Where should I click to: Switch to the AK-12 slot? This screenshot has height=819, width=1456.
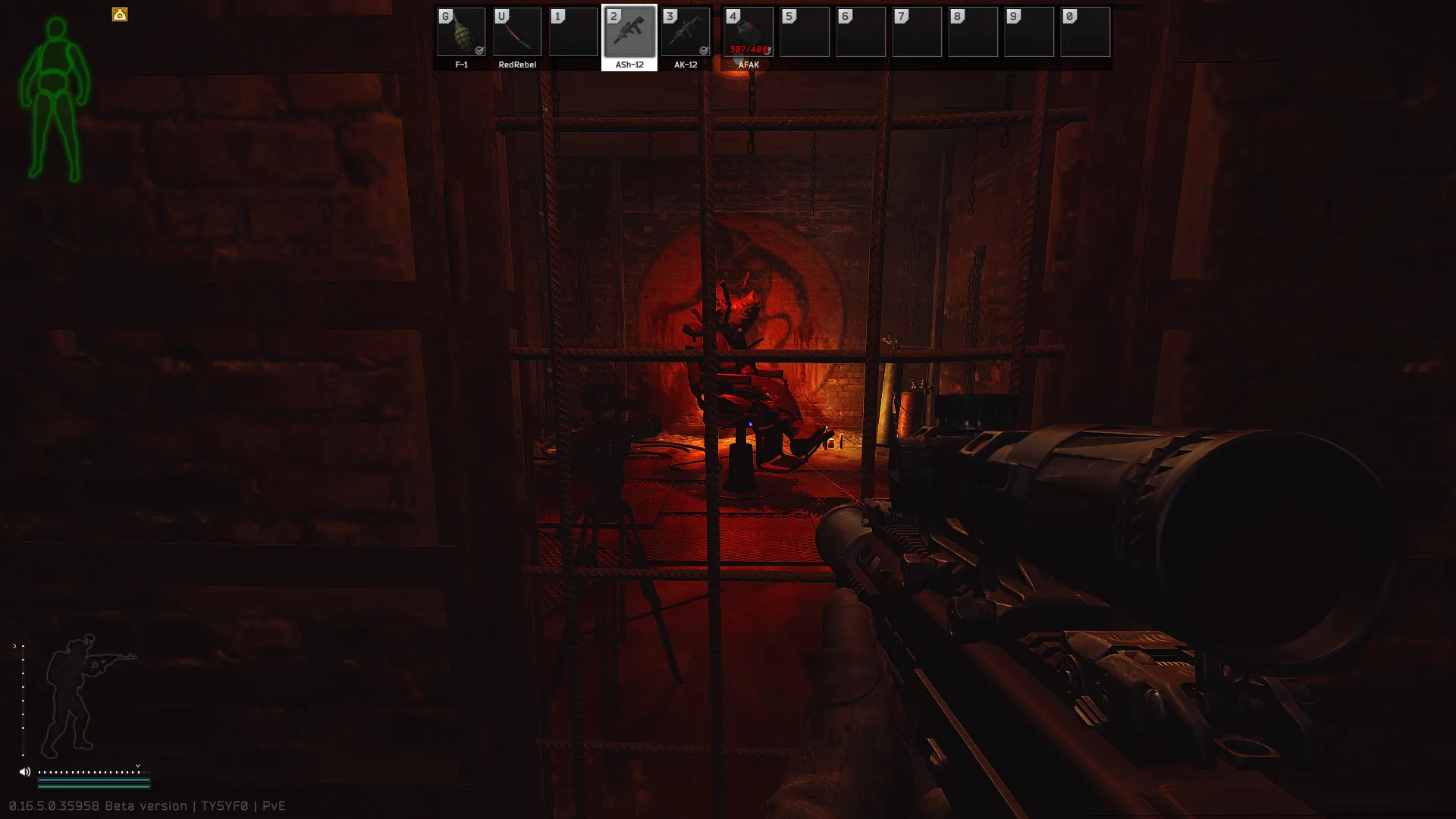(686, 33)
